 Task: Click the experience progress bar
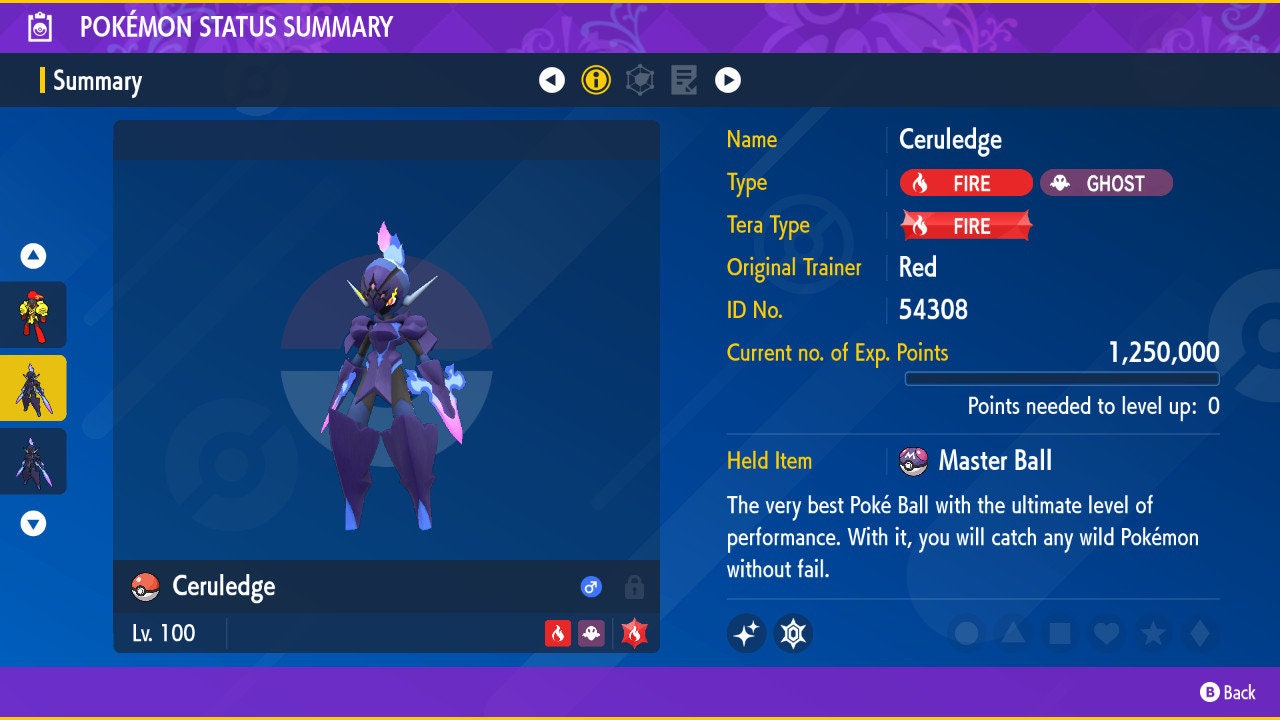1063,378
